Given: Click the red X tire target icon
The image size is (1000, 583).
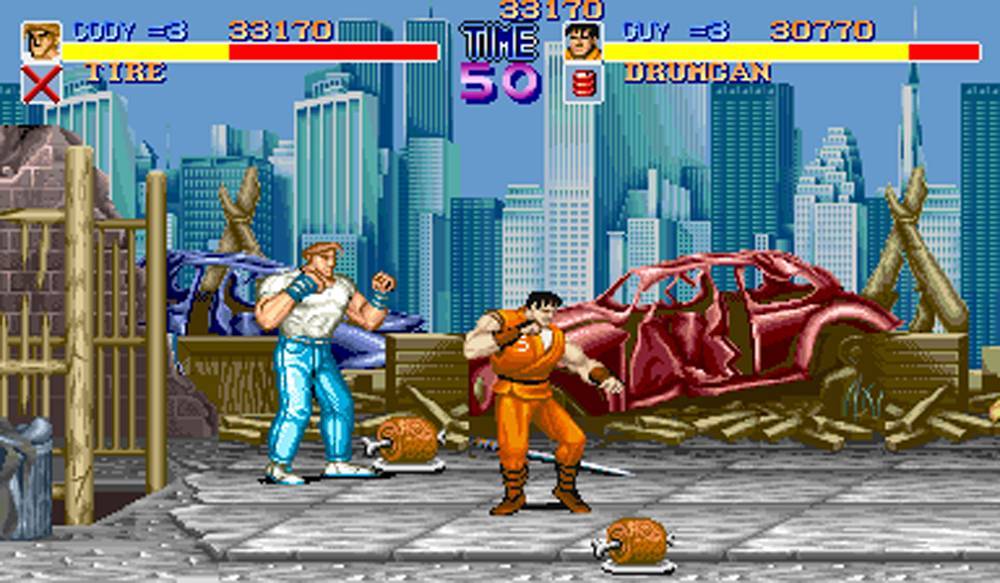Looking at the screenshot, I should [41, 84].
